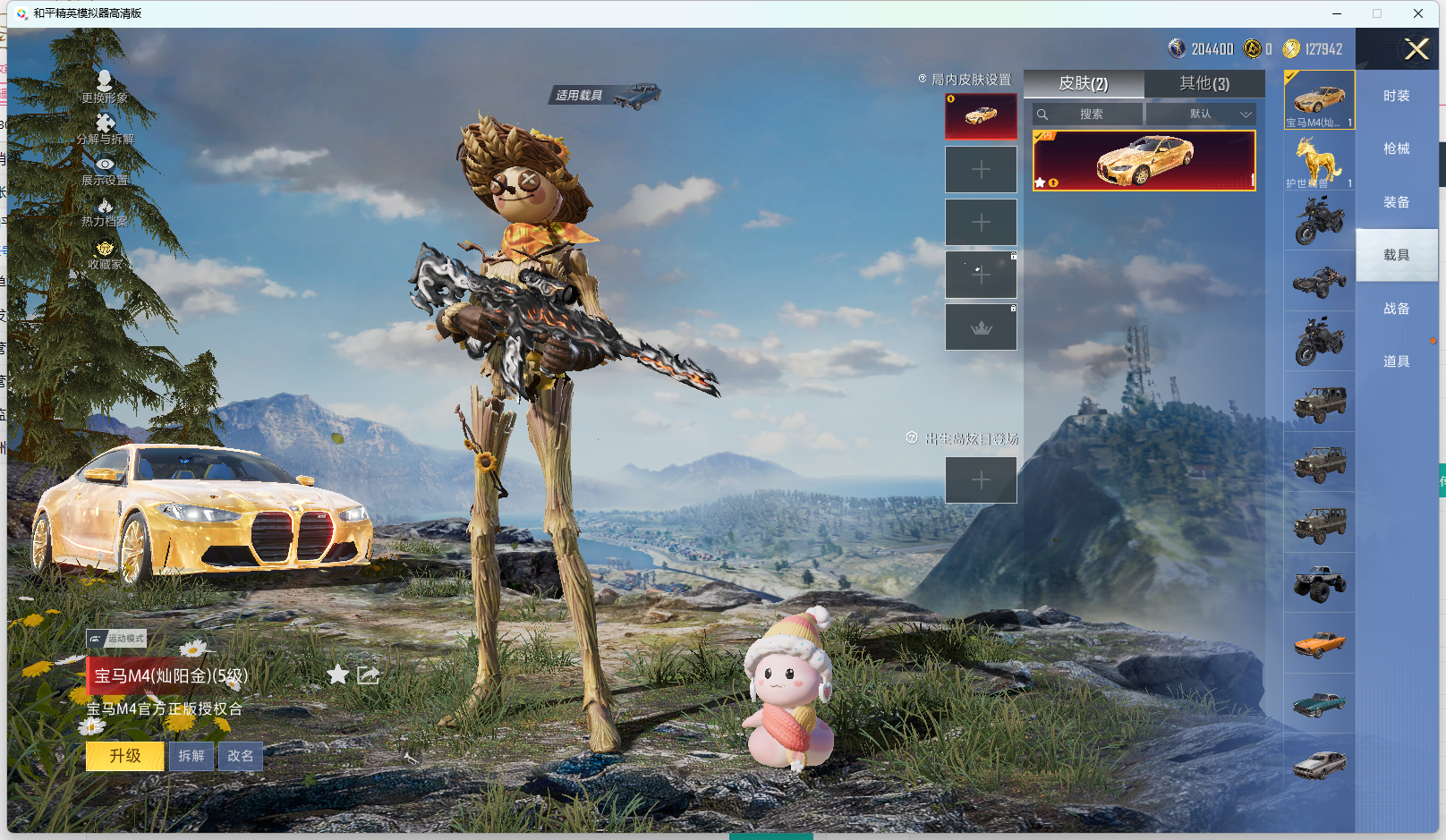Image resolution: width=1446 pixels, height=840 pixels.
Task: Open 展示设置 display settings
Action: (105, 170)
